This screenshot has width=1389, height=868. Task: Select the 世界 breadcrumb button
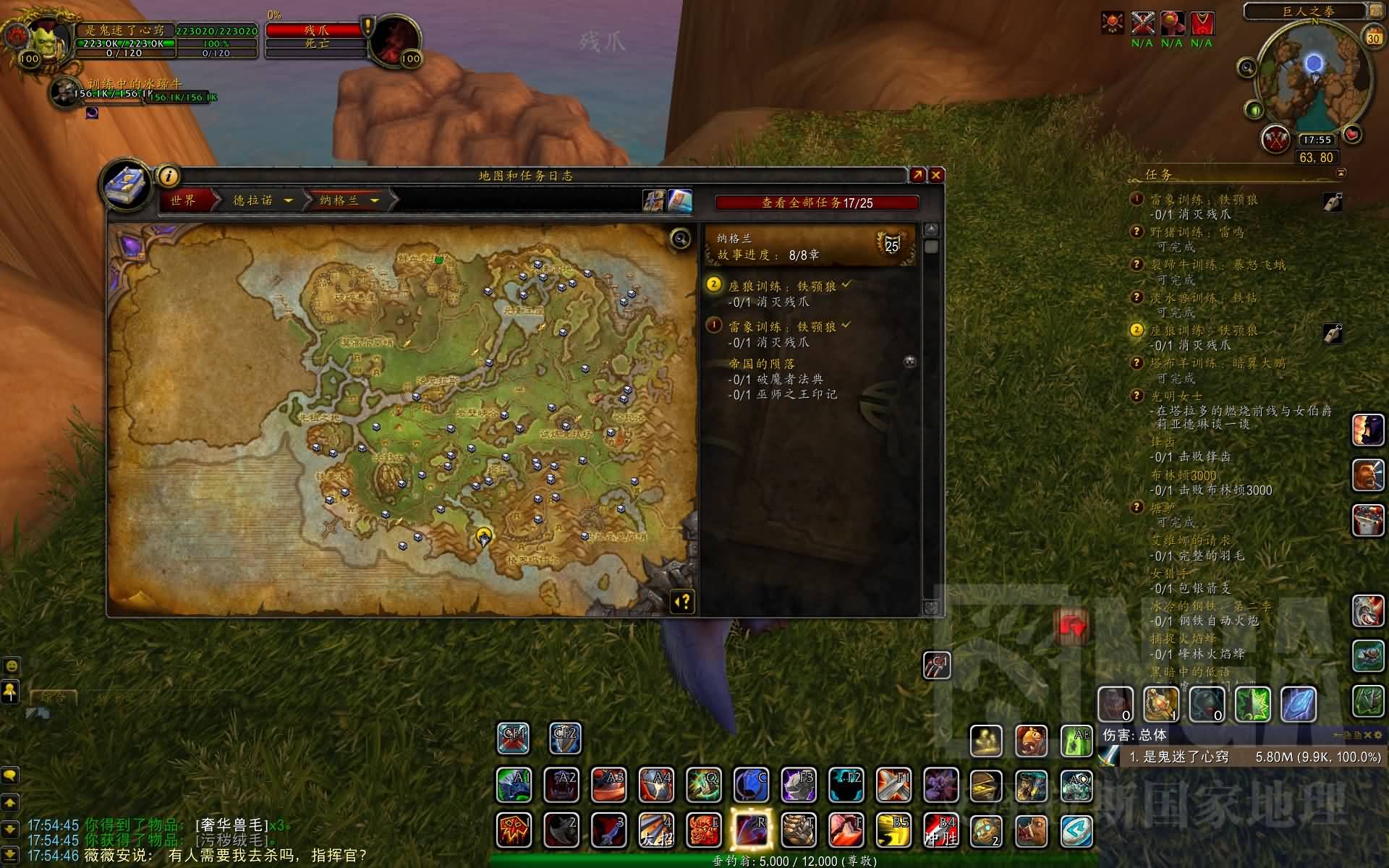point(184,200)
